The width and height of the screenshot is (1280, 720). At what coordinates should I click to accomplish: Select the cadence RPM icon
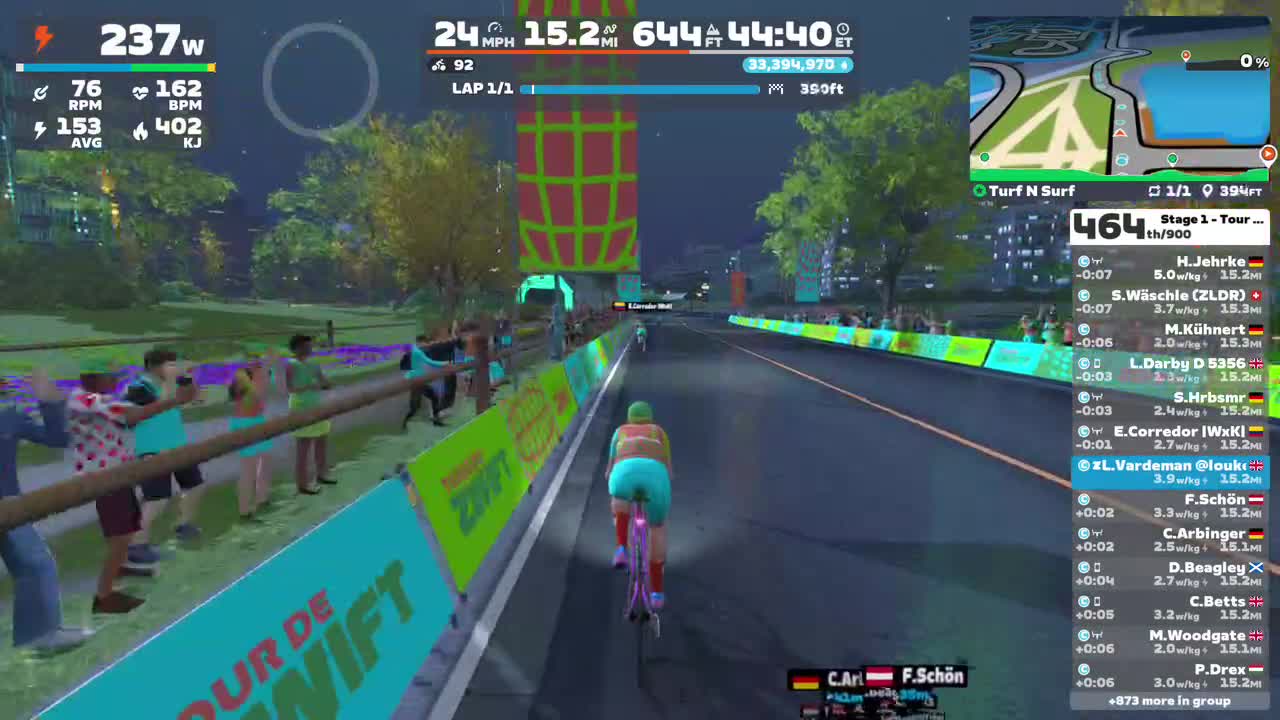pos(41,91)
